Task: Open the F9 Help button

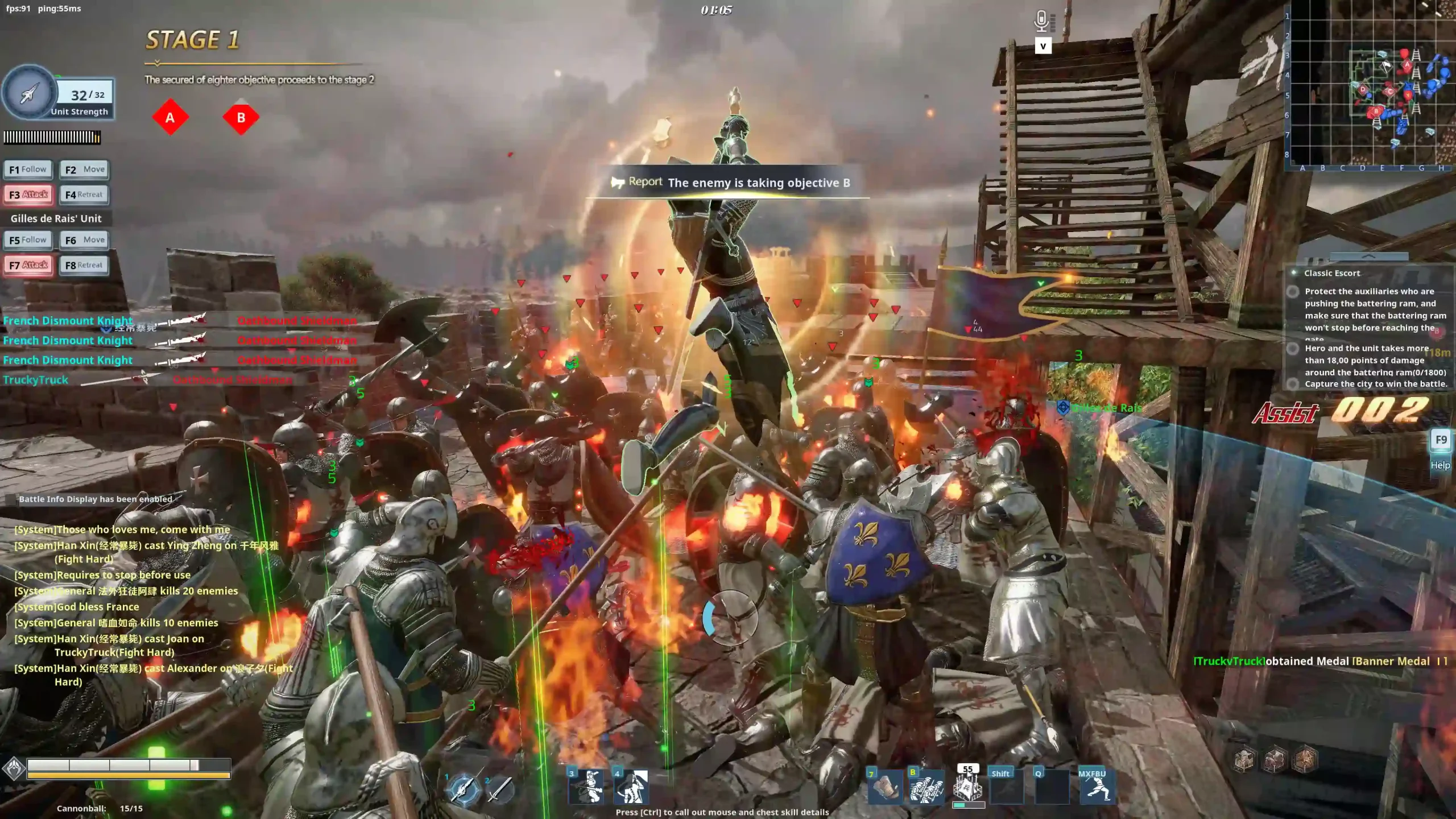Action: tap(1441, 440)
